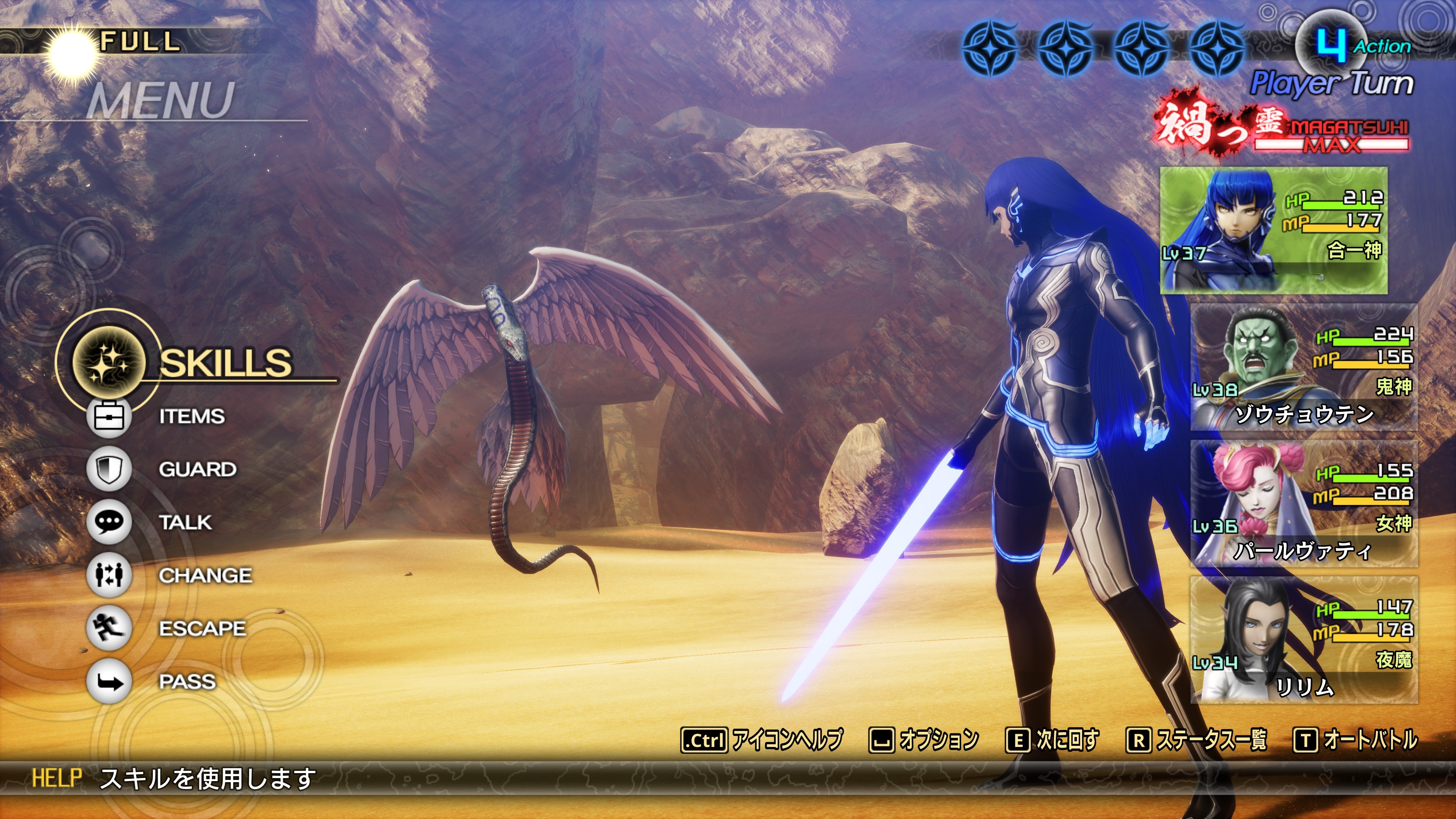Click the running figure icon beside ESCAPE
Screen dimensions: 1456x819
pyautogui.click(x=109, y=629)
